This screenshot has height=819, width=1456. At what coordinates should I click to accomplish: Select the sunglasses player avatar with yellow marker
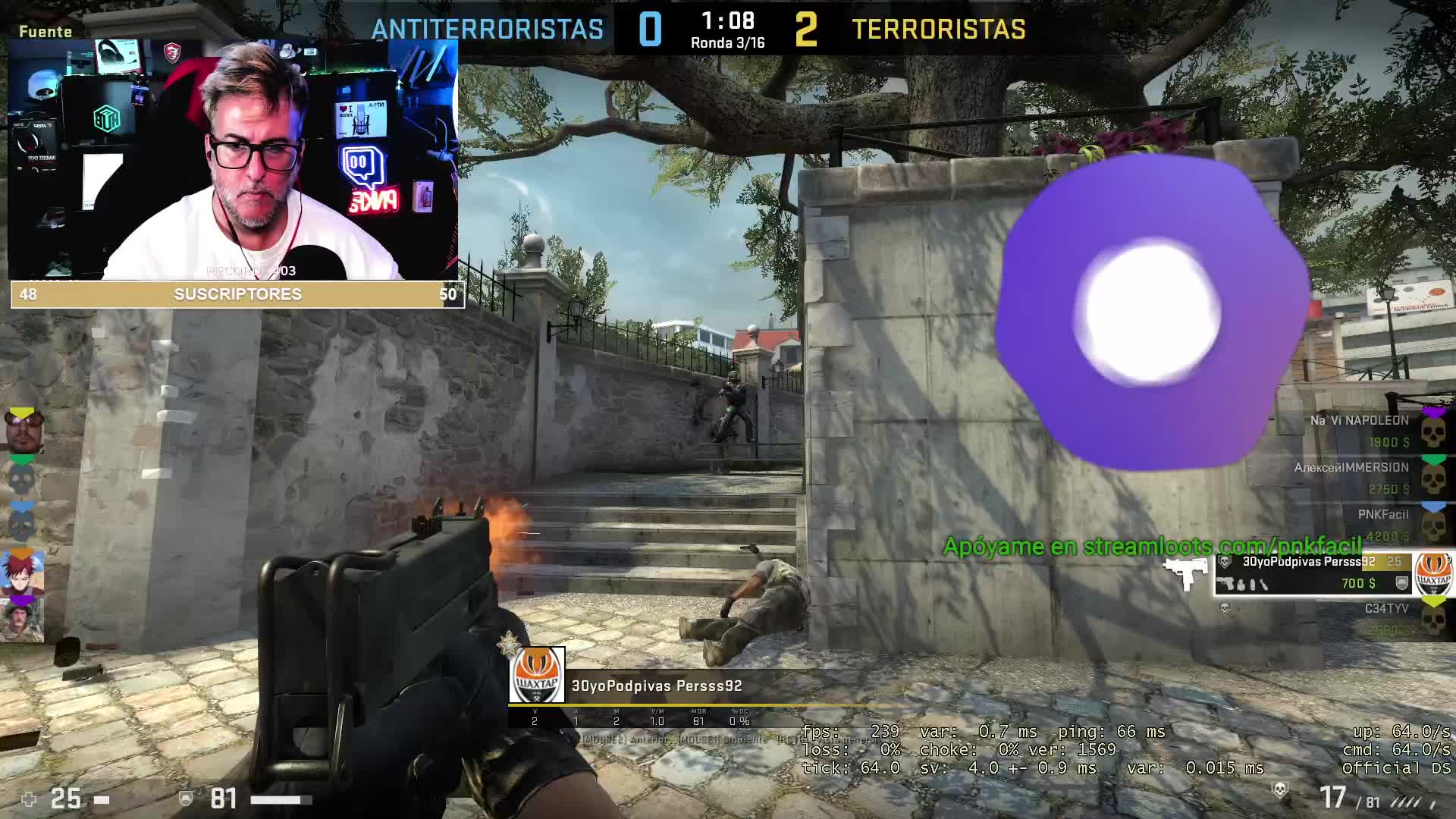pyautogui.click(x=24, y=432)
